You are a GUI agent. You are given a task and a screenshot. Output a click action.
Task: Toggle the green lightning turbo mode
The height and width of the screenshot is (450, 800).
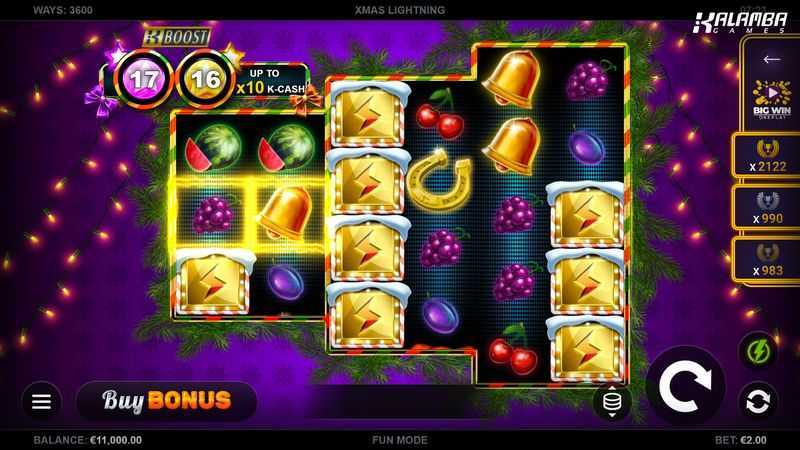757,351
